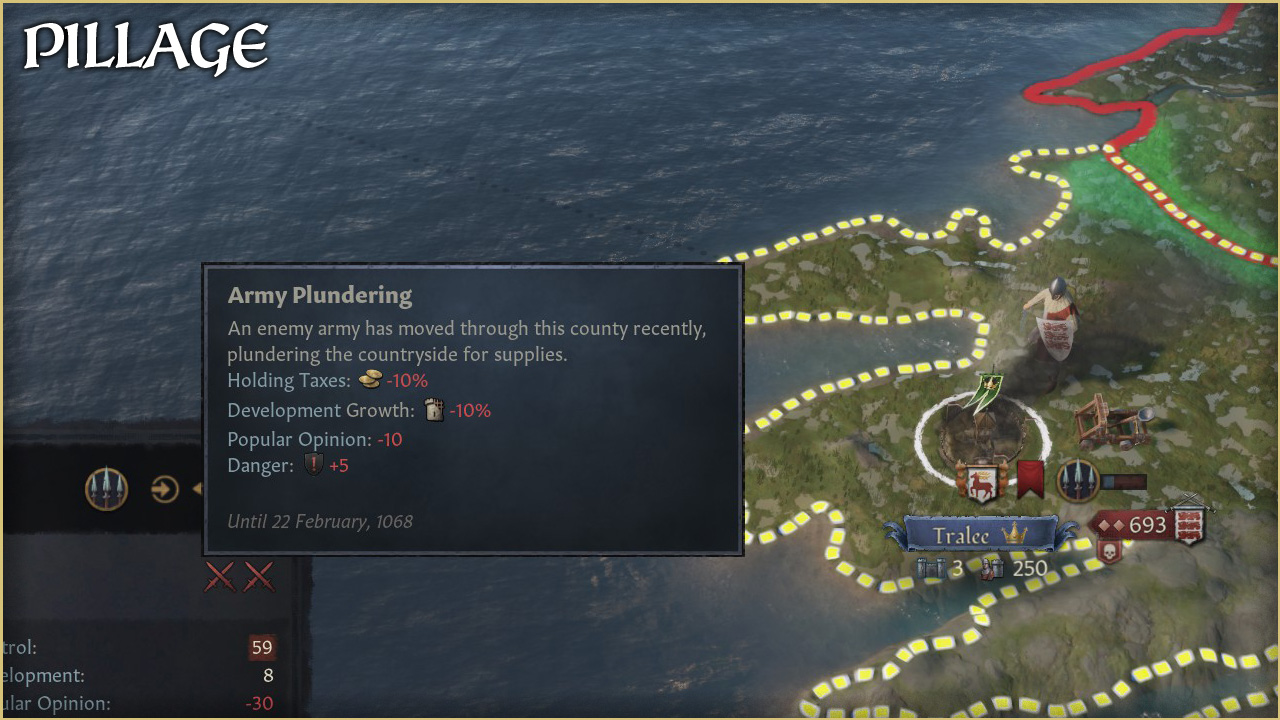Click the skull icon under the army banner

[1110, 551]
